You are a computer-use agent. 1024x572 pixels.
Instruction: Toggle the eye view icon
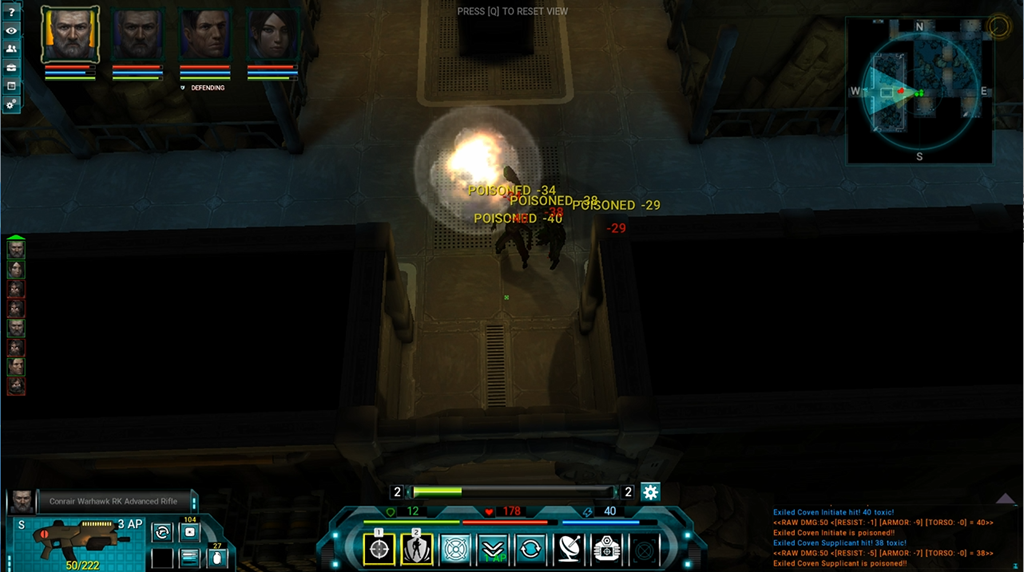click(x=11, y=30)
